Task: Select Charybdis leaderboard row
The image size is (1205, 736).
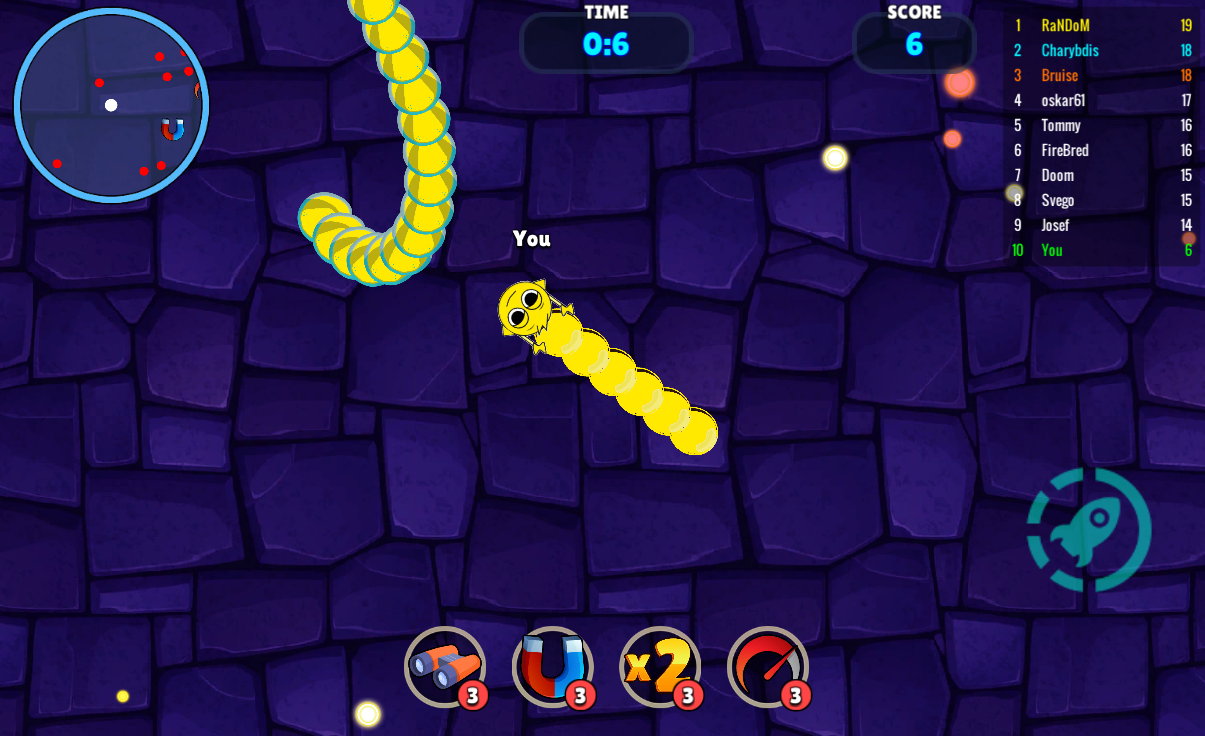Action: click(1100, 50)
